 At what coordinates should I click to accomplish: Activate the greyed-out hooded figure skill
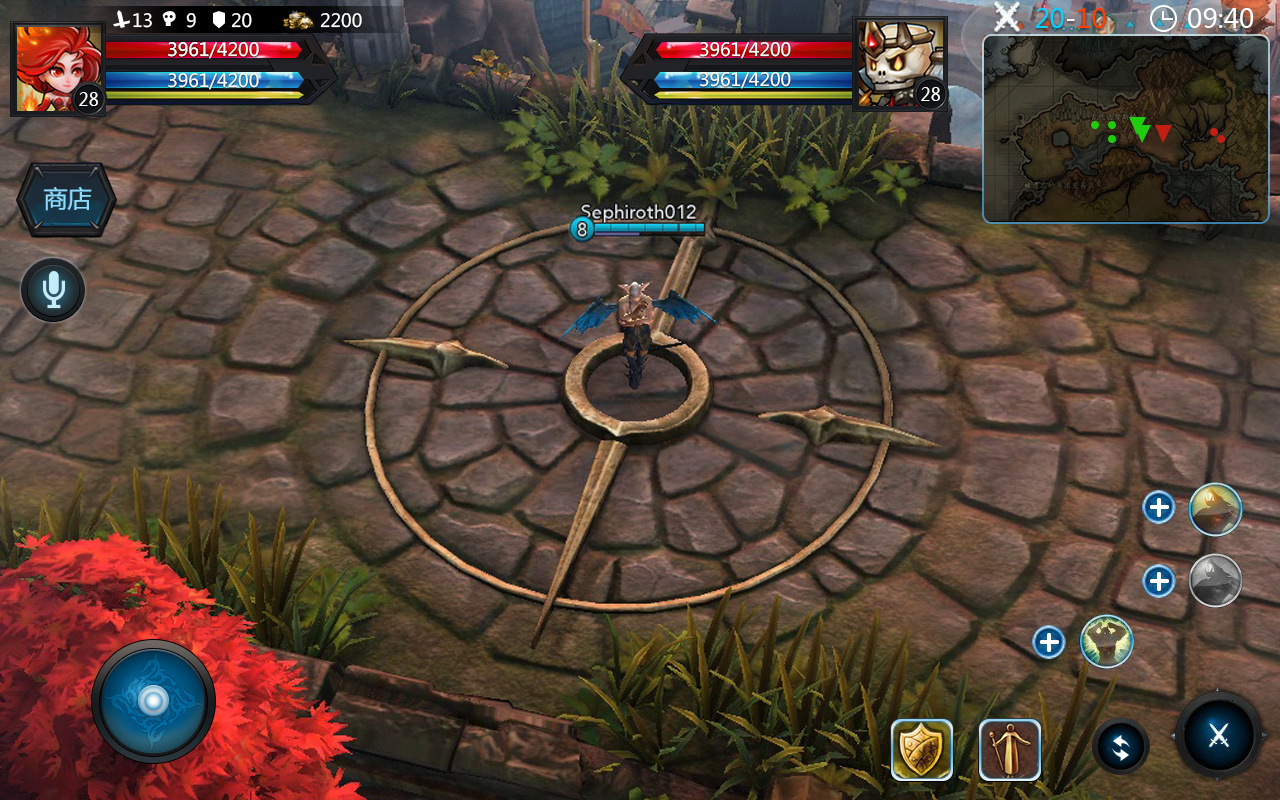tap(1215, 580)
